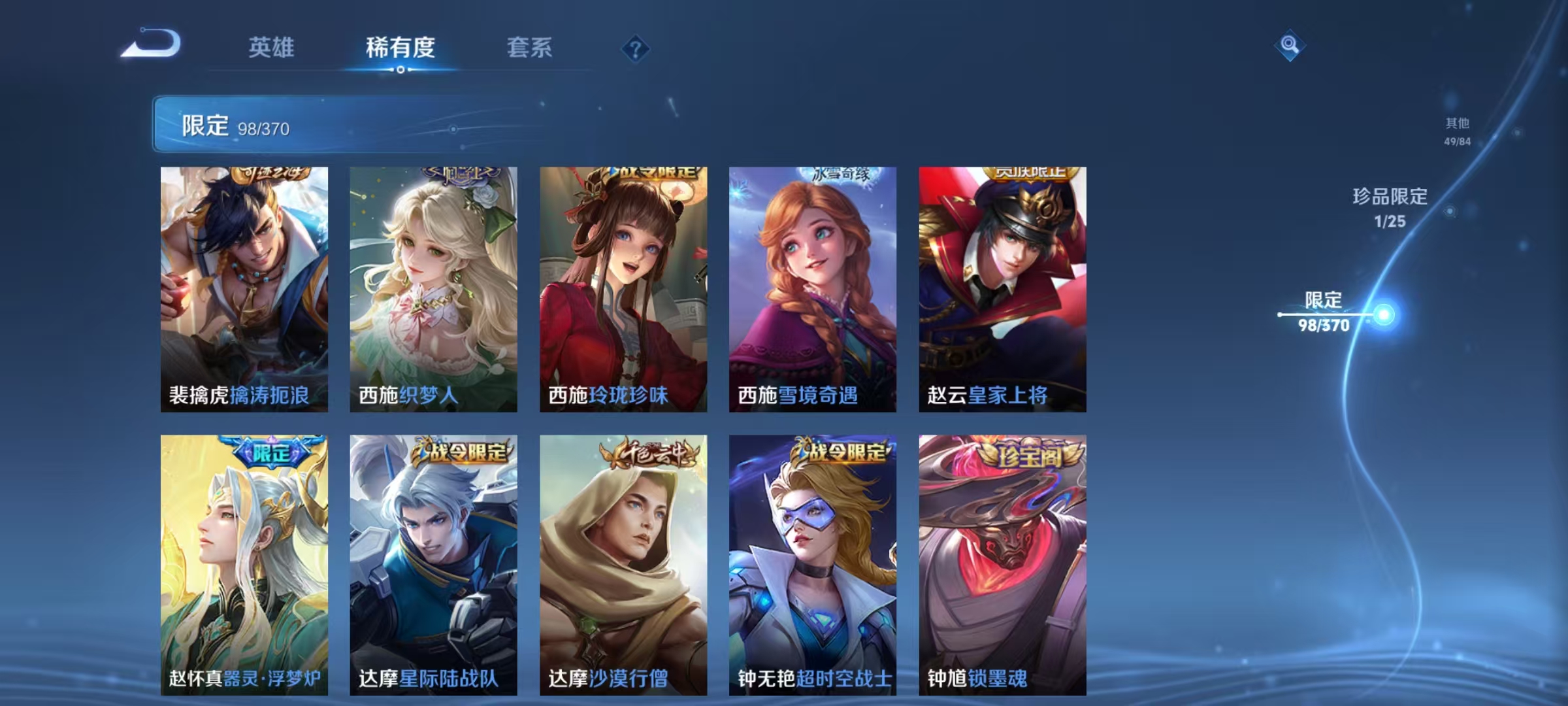
Task: Jump to the 其他 49/84 category
Action: tap(1456, 130)
